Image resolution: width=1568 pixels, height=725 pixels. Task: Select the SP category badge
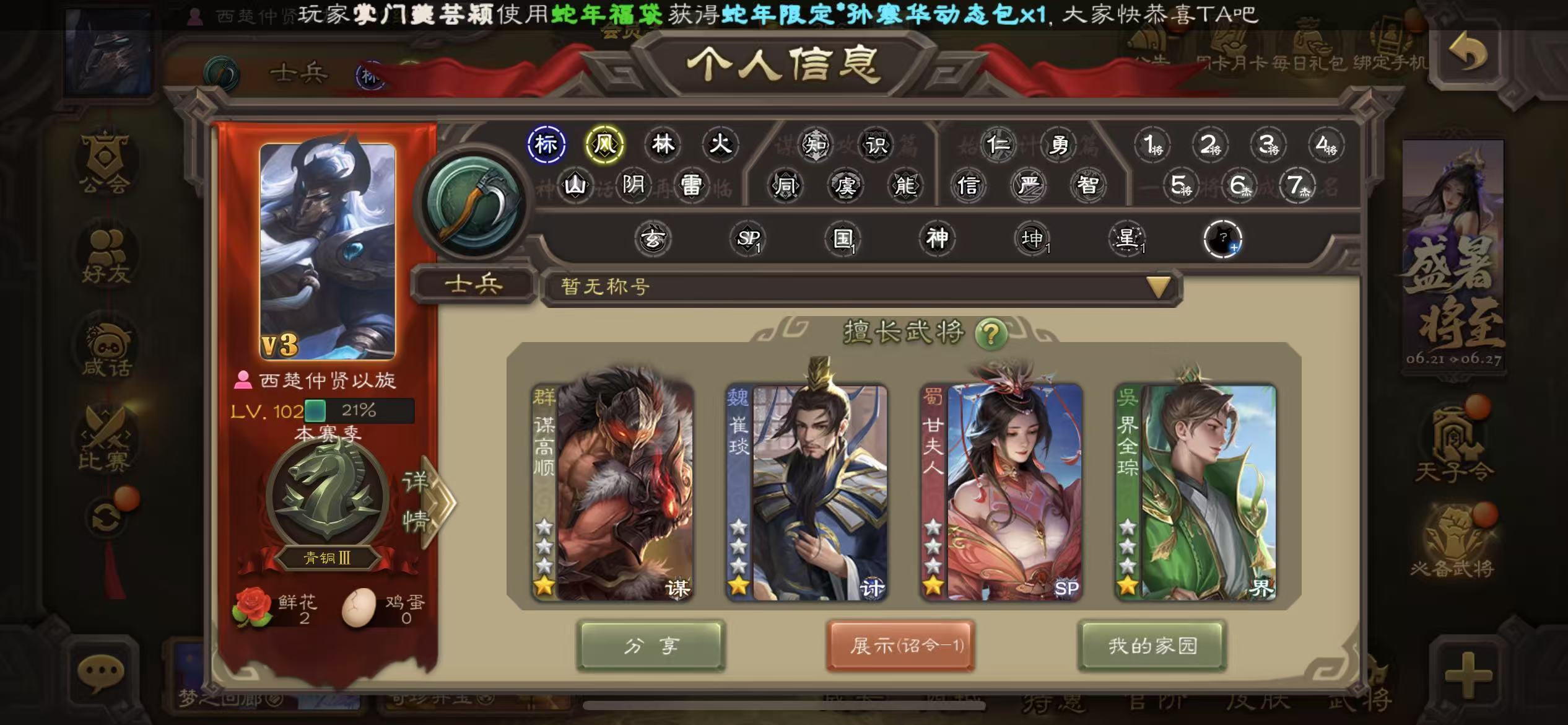coord(748,238)
